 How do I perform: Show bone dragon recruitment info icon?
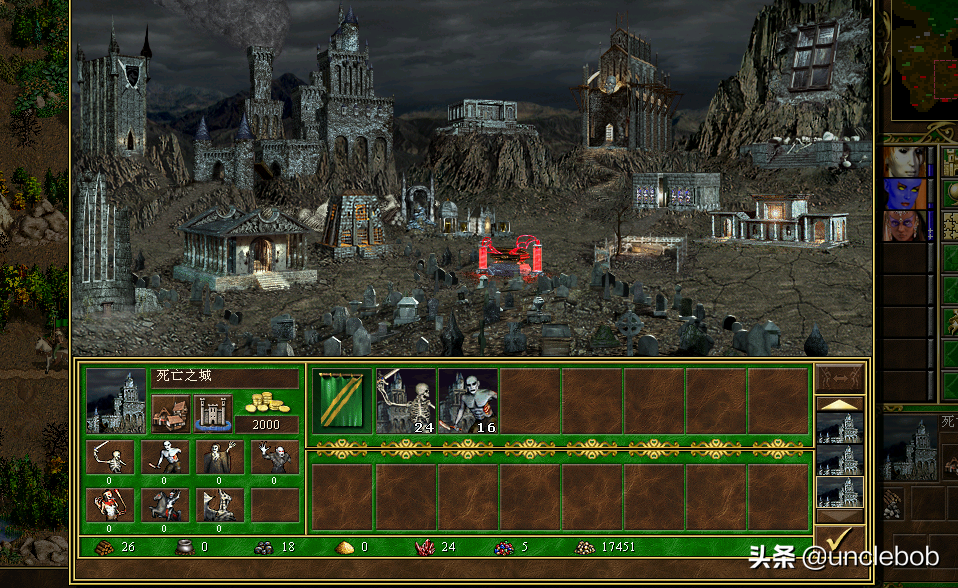pos(220,505)
